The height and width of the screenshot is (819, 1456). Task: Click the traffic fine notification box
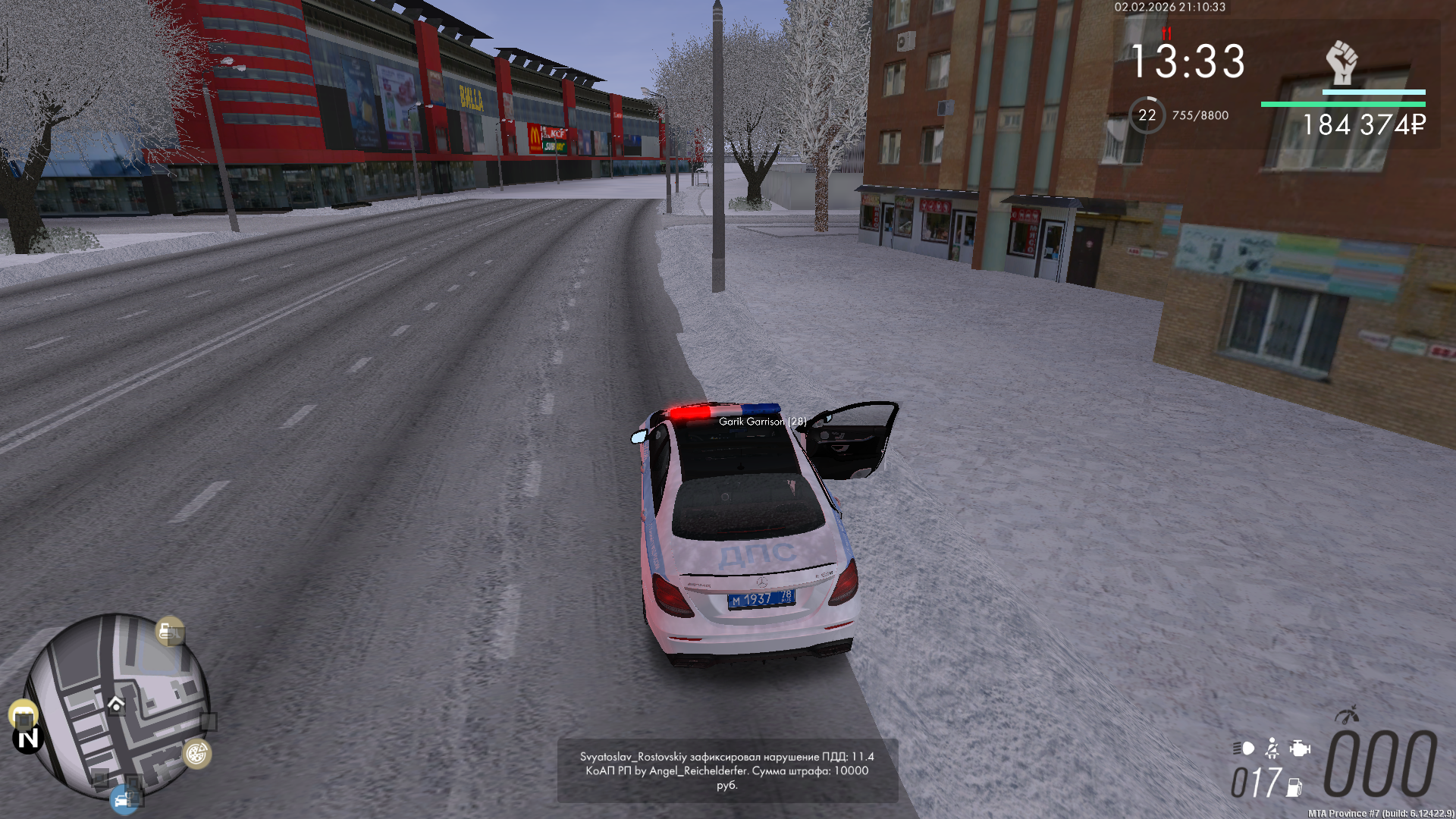tap(727, 770)
